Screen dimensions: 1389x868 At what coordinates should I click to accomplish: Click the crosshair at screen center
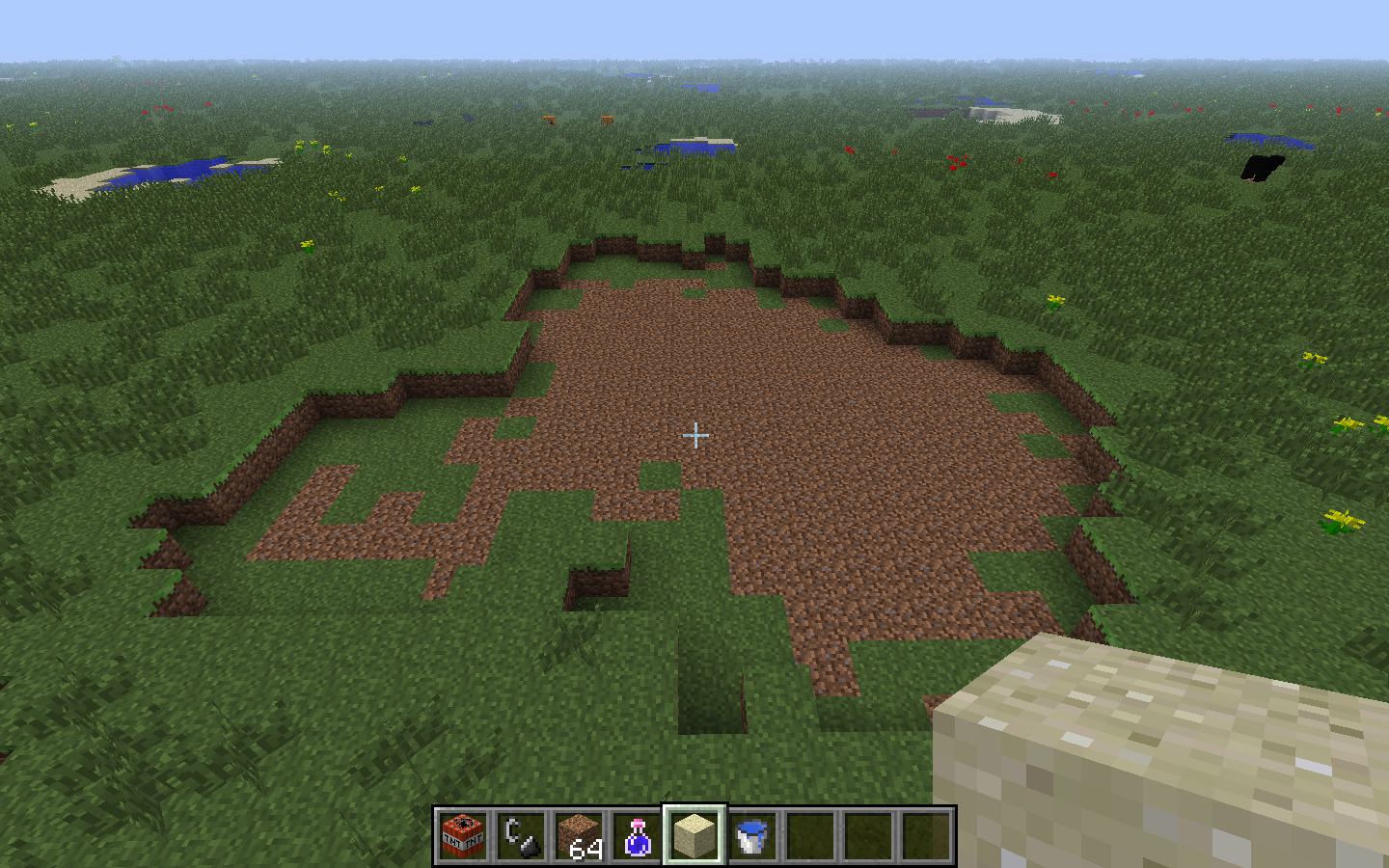696,436
